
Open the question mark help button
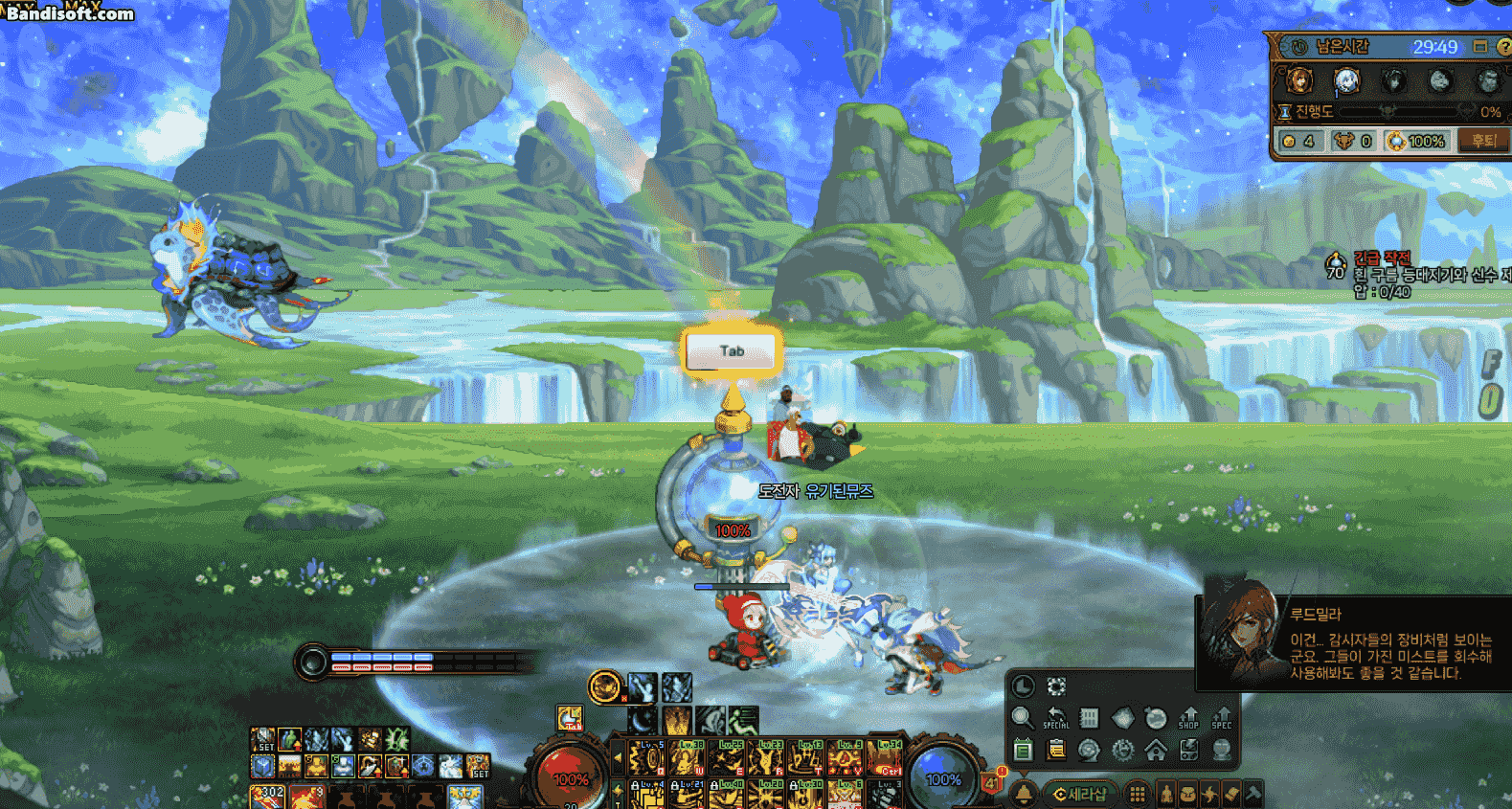pyautogui.click(x=1503, y=46)
